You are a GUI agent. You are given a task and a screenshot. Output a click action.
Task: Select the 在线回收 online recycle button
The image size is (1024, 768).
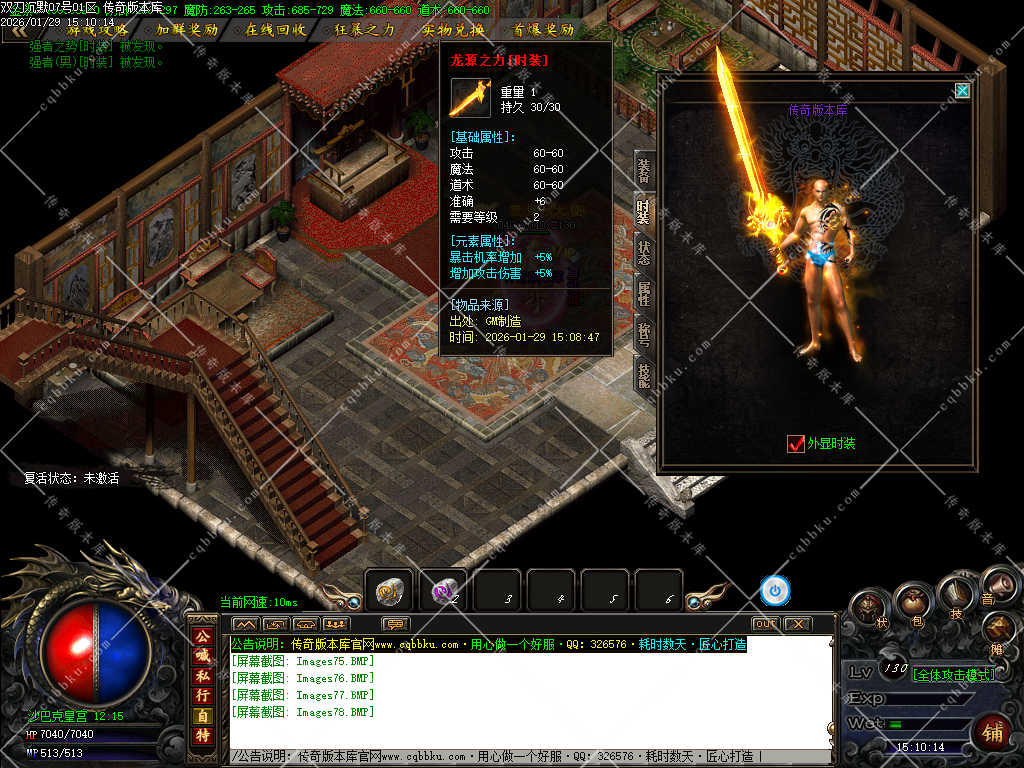276,30
